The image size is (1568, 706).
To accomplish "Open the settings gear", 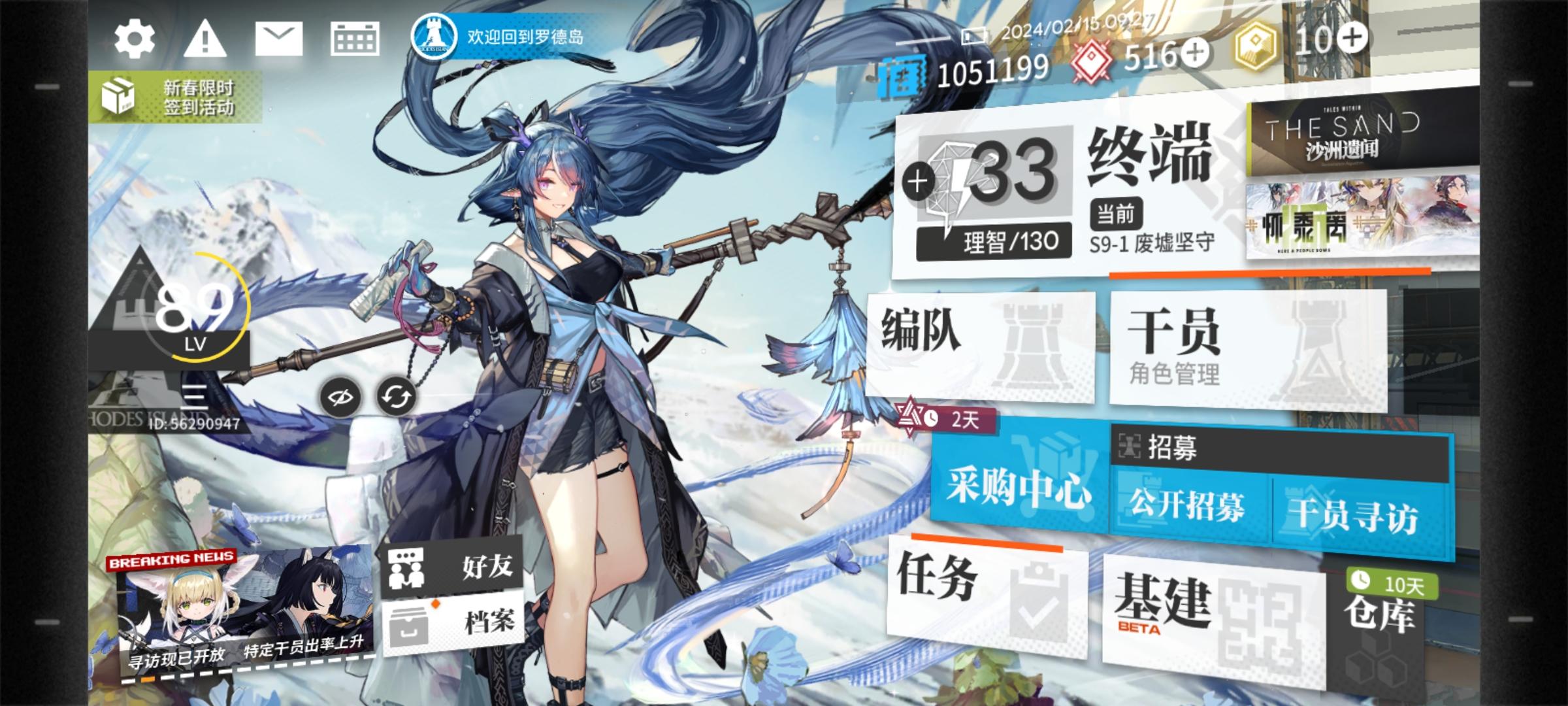I will coord(135,41).
